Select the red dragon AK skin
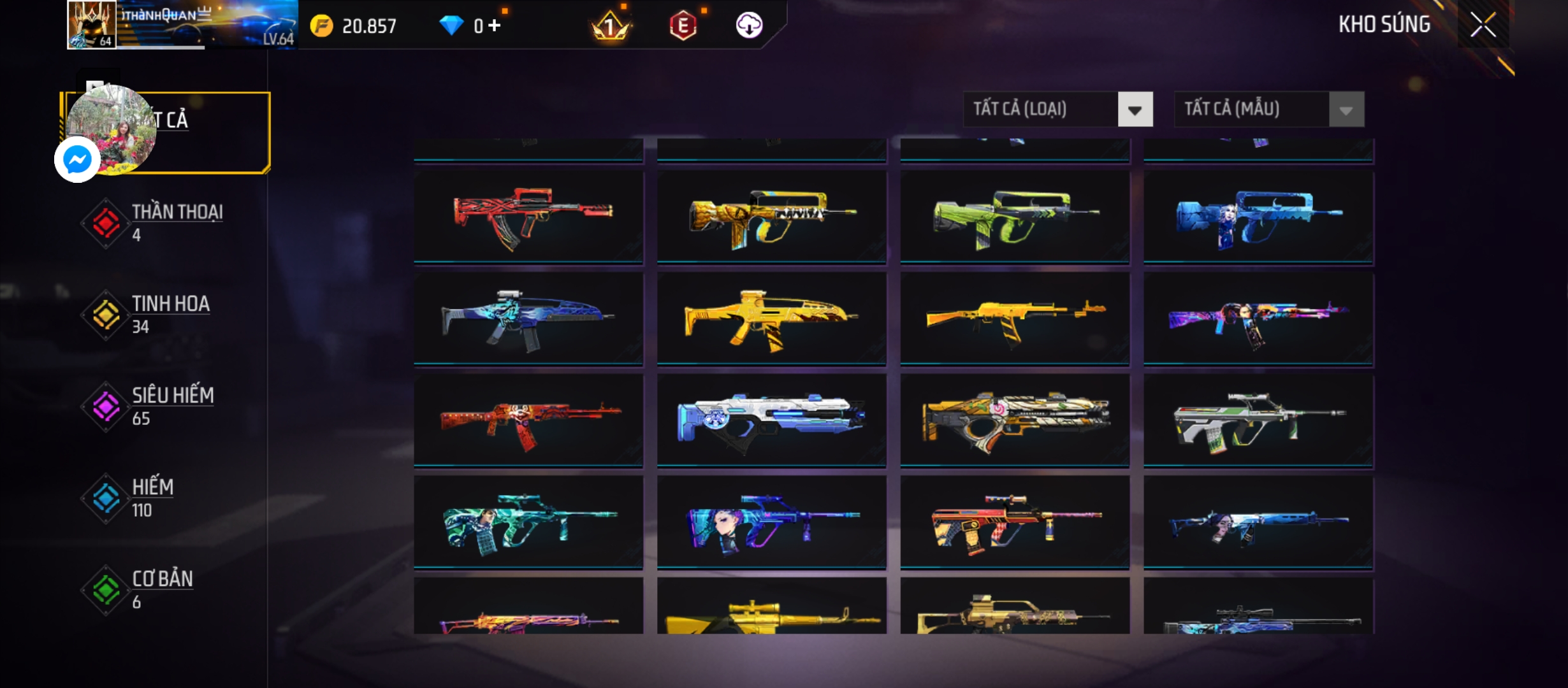Screen dimensions: 1568x688 tap(528, 420)
